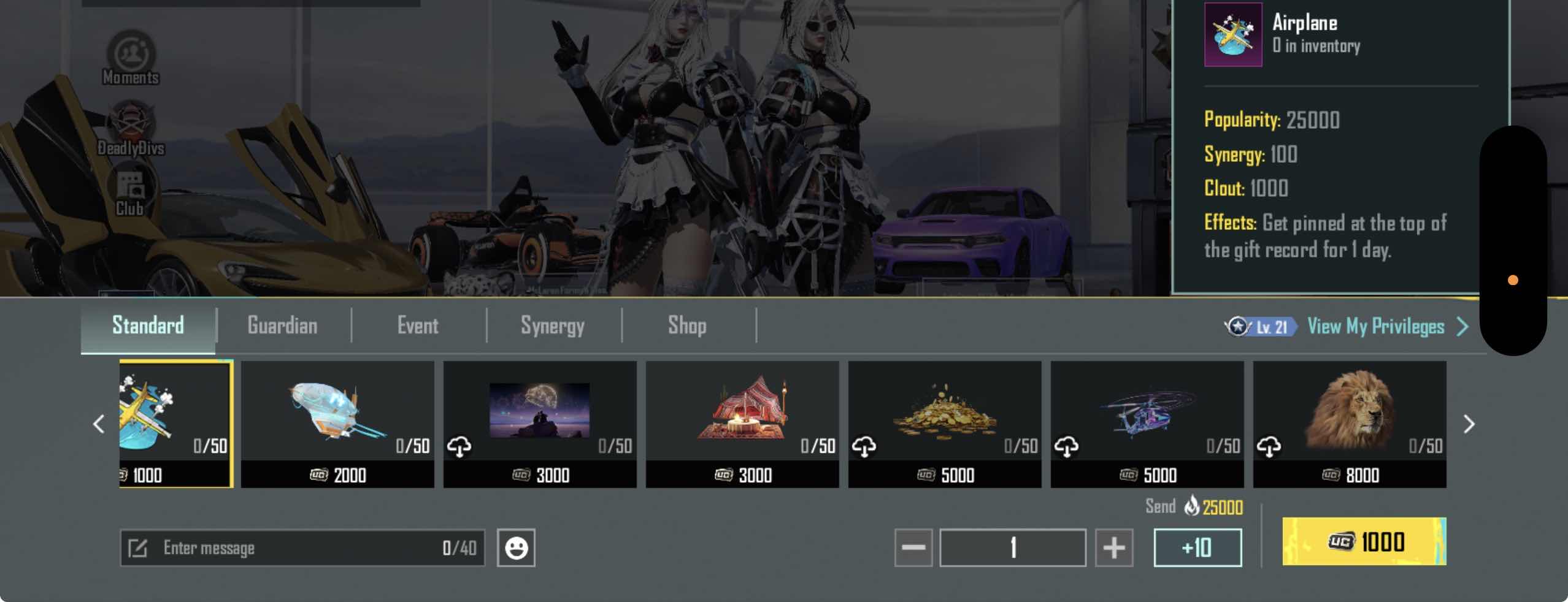
Task: Open the Event gift tab
Action: [x=418, y=326]
